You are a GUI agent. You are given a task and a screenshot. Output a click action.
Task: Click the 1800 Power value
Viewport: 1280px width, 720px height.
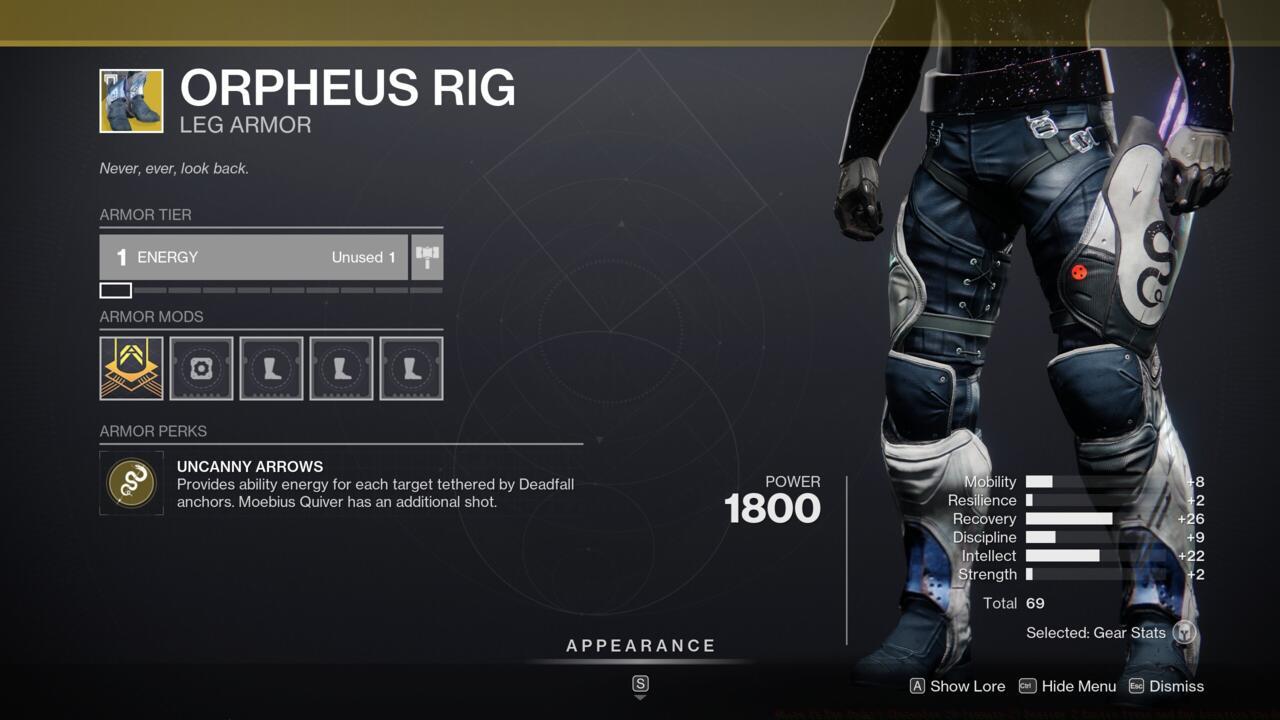(772, 509)
